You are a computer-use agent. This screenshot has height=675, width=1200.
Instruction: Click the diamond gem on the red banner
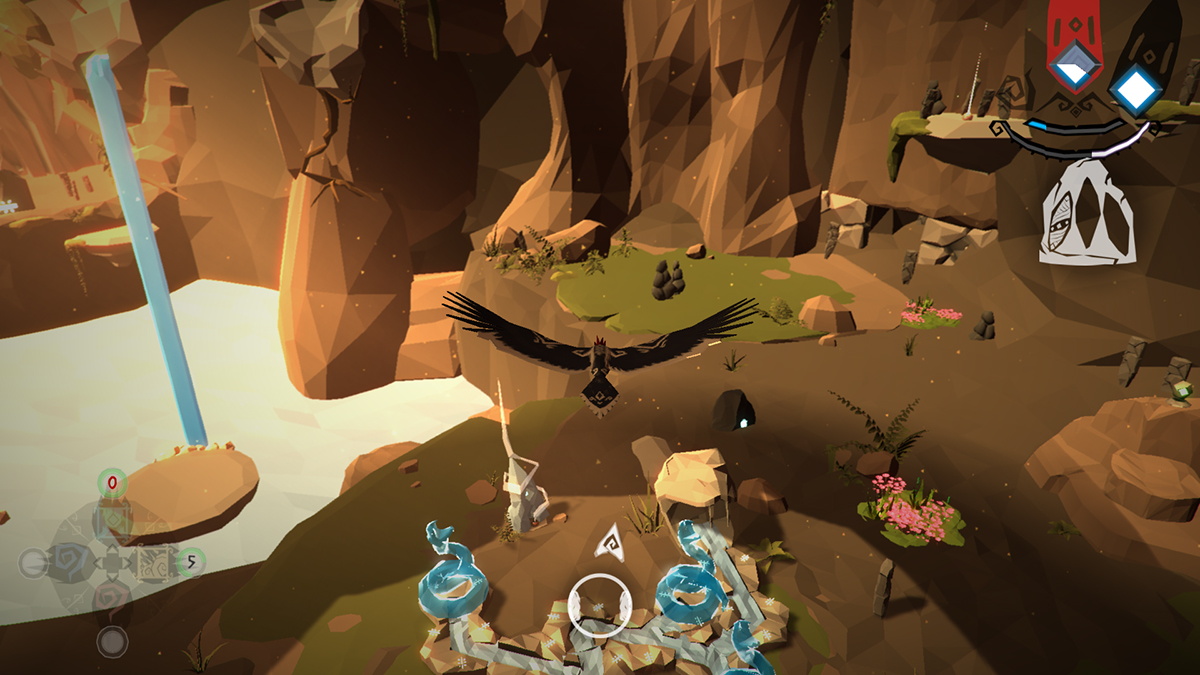click(1075, 66)
